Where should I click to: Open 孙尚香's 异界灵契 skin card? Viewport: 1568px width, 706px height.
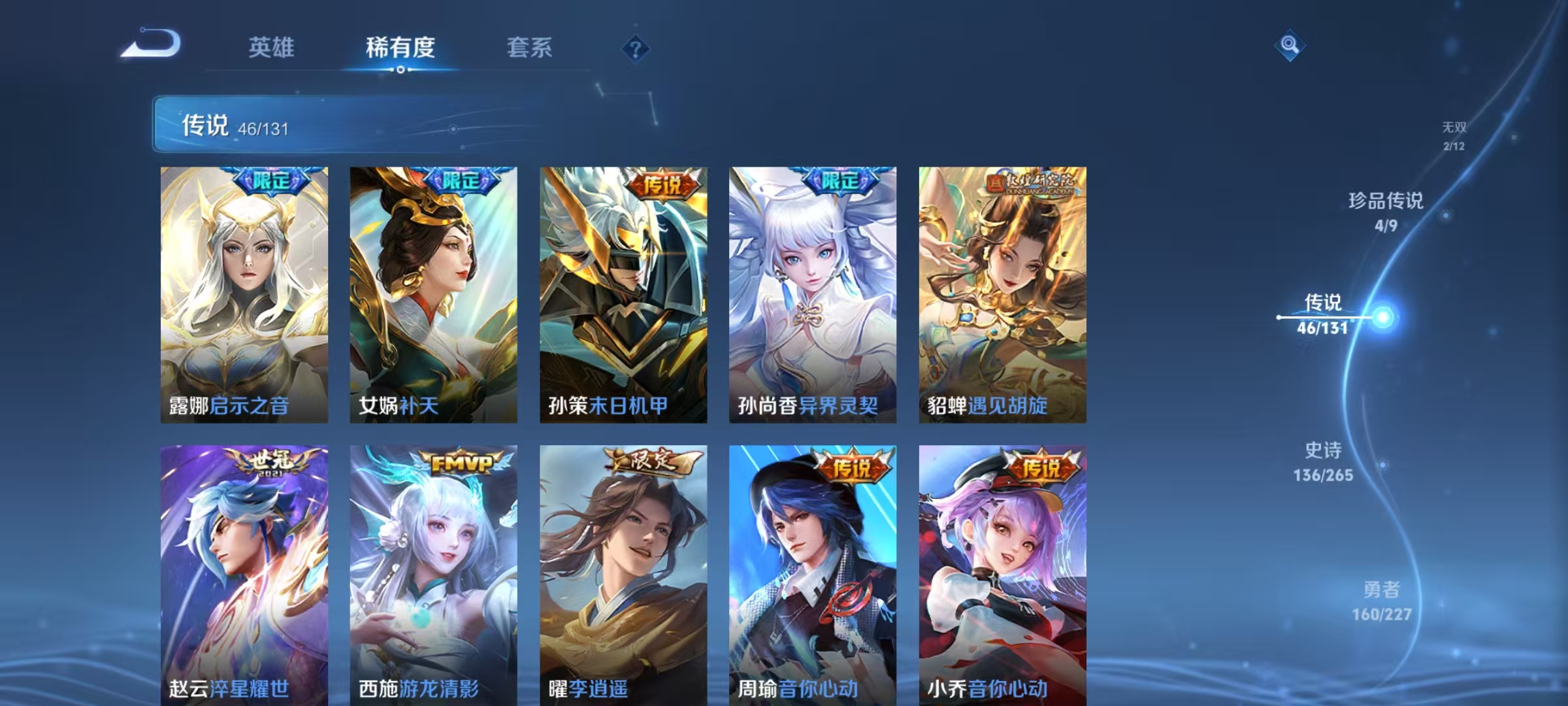(813, 294)
